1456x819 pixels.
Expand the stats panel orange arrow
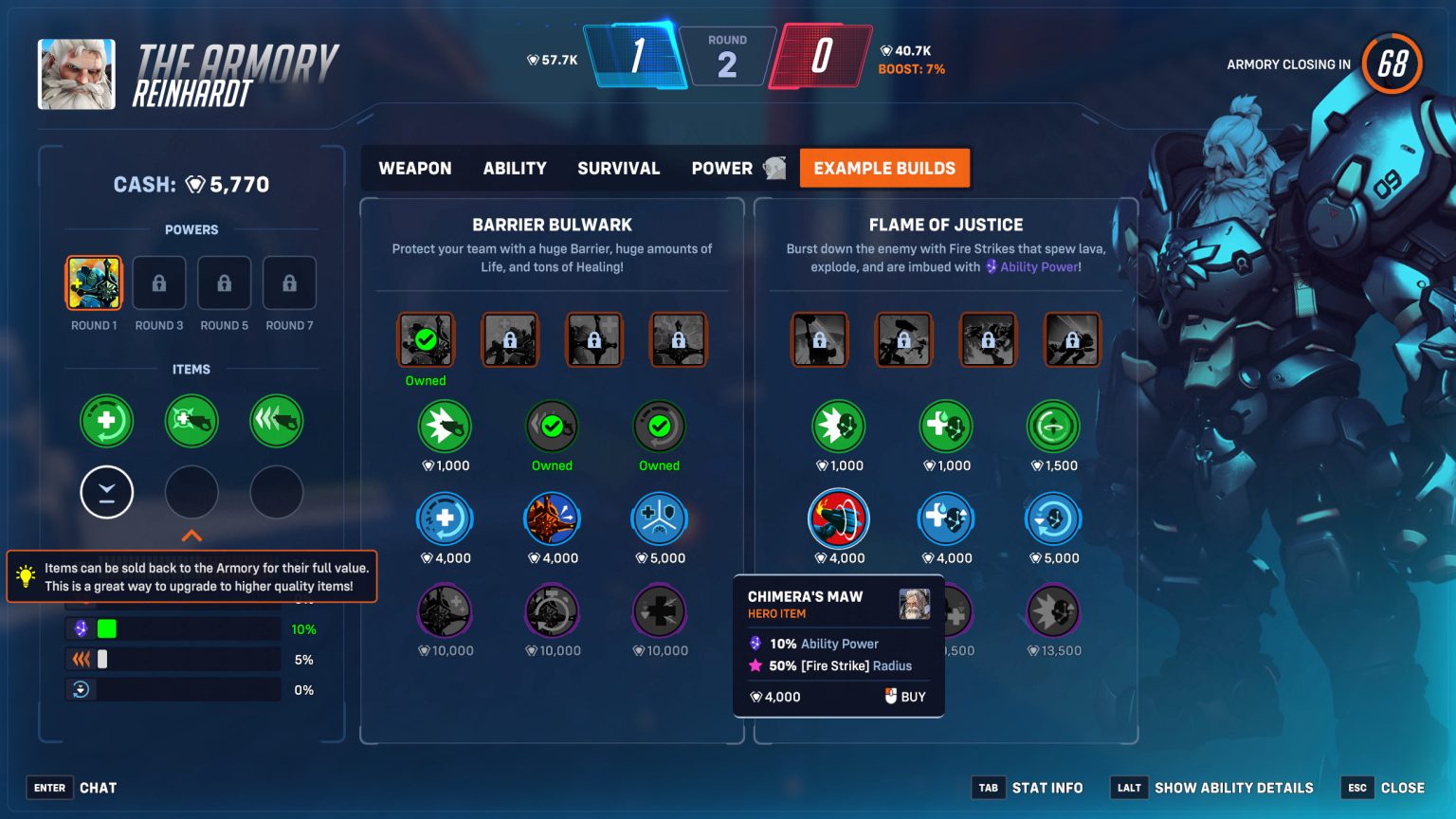[x=191, y=537]
